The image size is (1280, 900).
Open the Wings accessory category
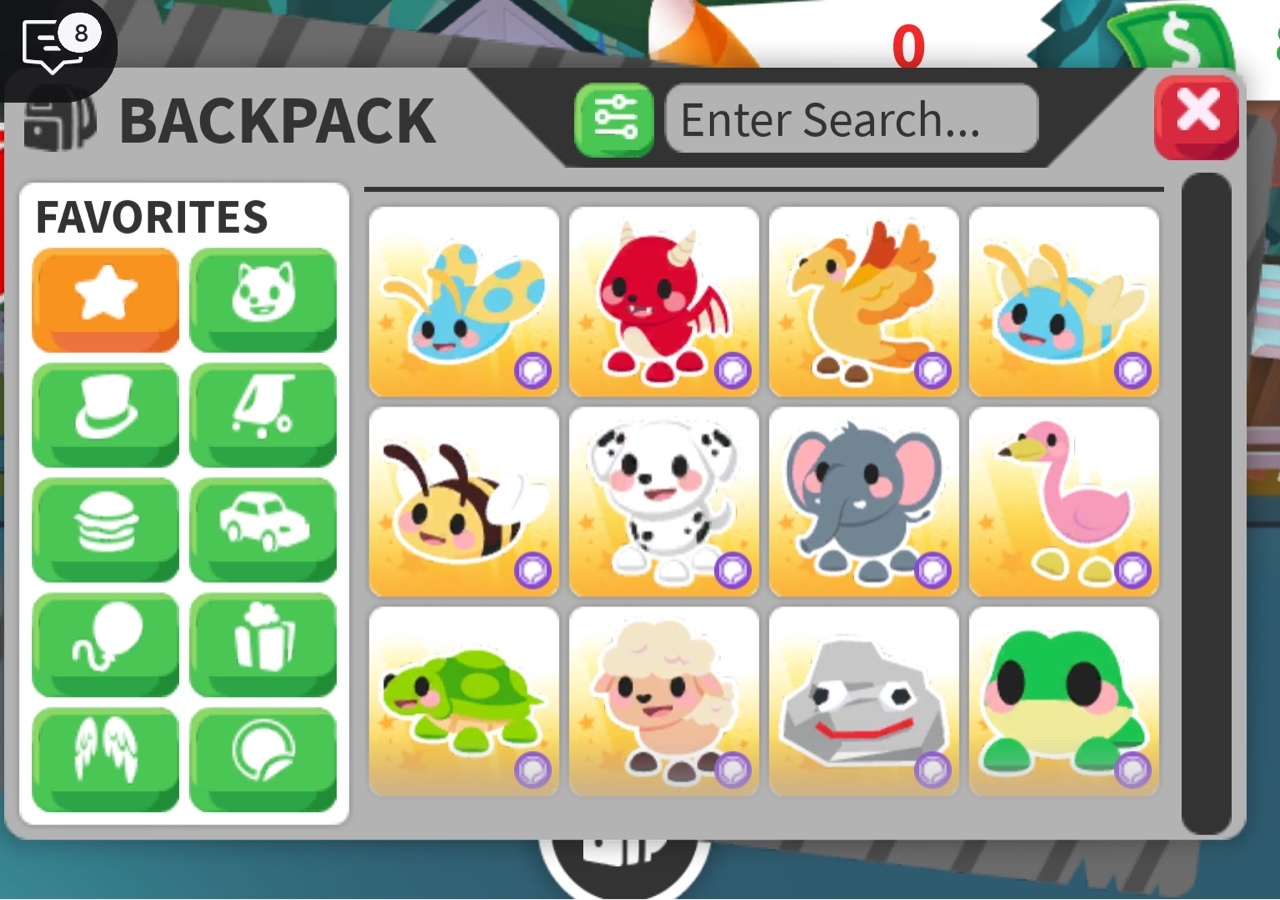click(x=104, y=757)
